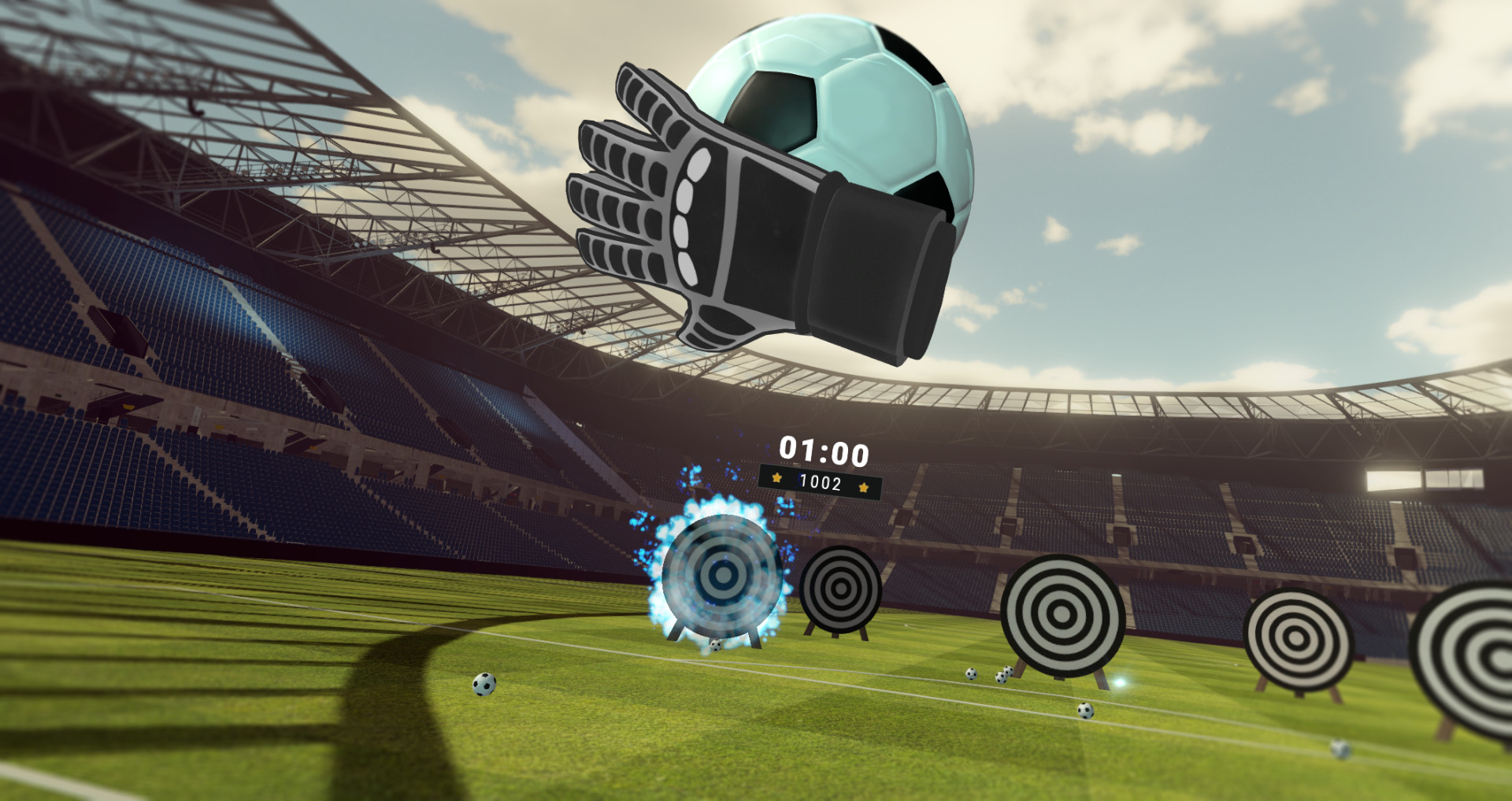Click the 1002 score banner

pyautogui.click(x=822, y=481)
